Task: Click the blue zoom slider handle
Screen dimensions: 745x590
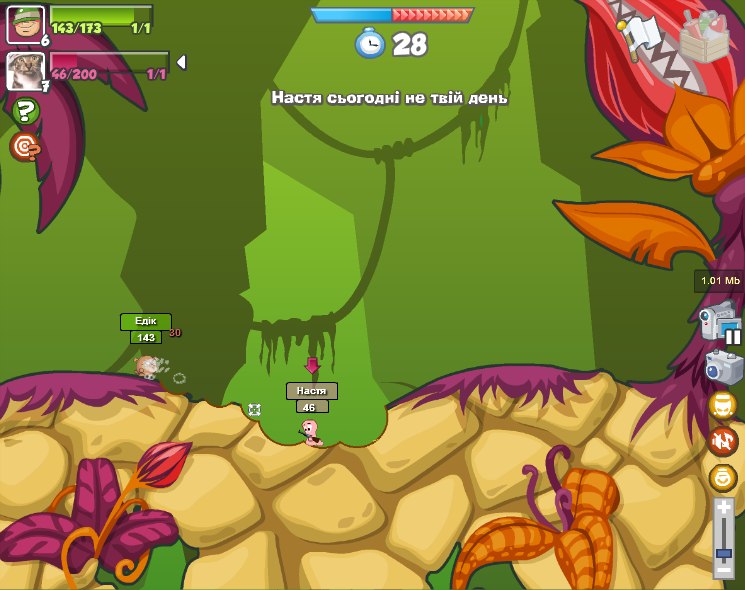Action: tap(724, 552)
